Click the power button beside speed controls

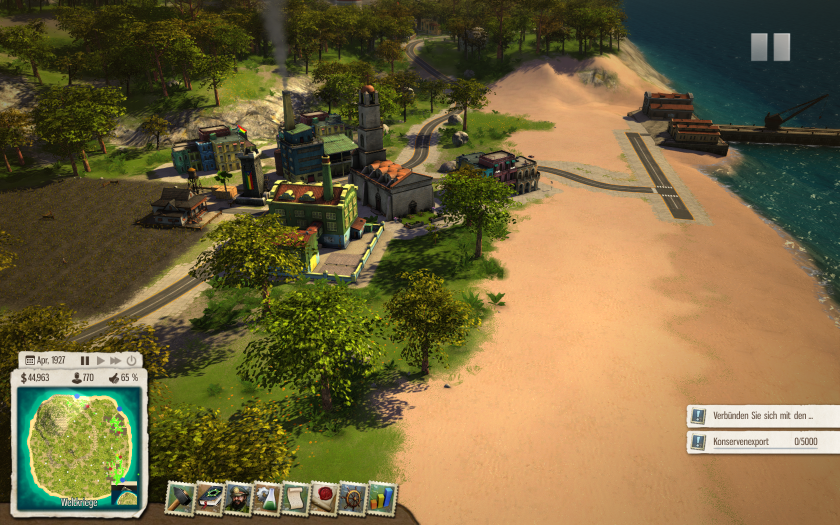coord(131,360)
